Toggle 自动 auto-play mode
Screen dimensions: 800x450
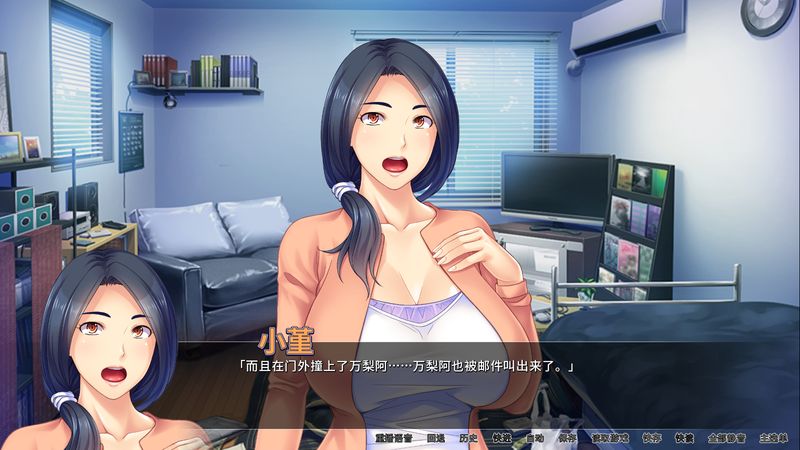point(534,438)
